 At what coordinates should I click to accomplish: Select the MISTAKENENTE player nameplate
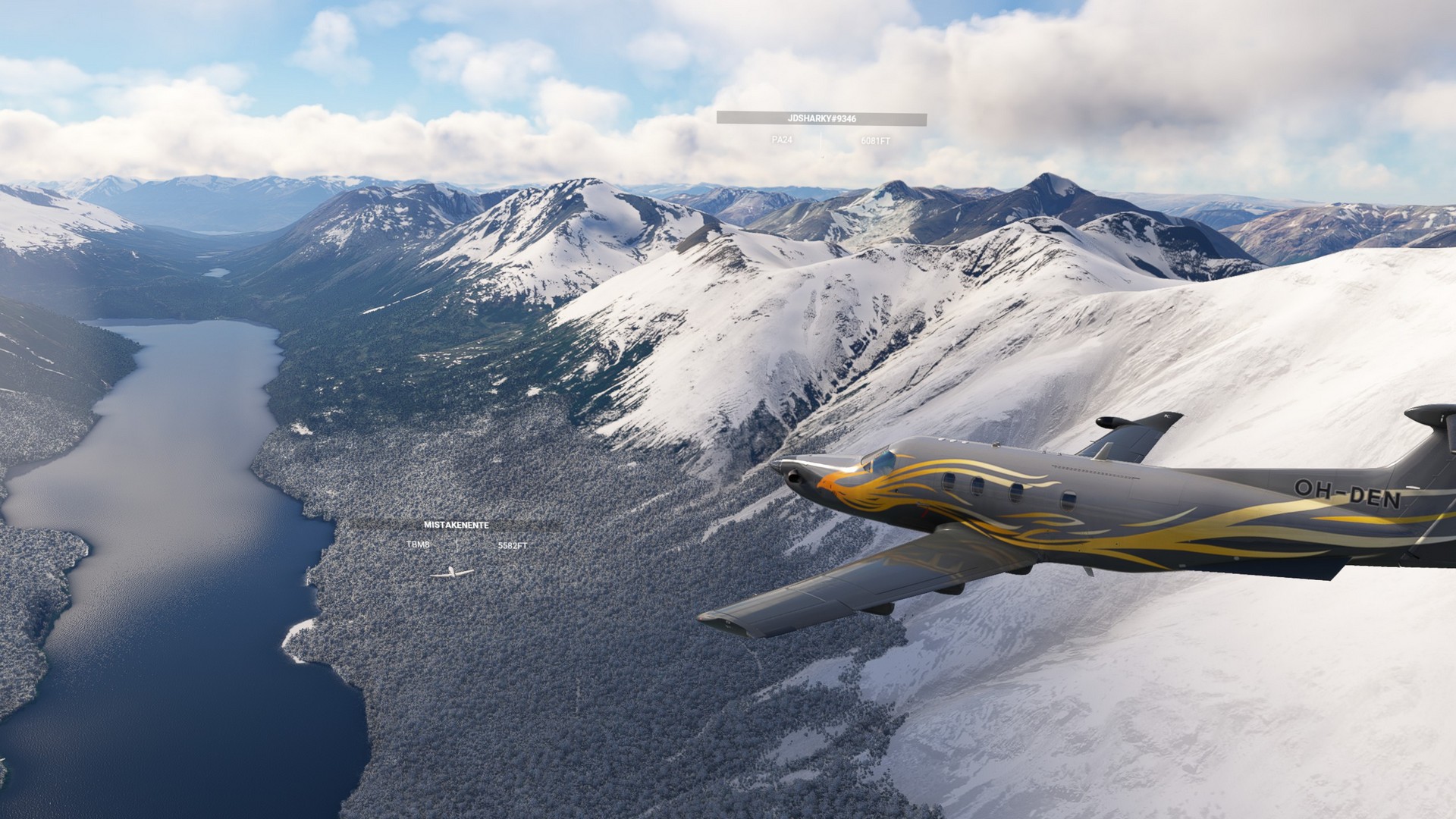(x=456, y=525)
